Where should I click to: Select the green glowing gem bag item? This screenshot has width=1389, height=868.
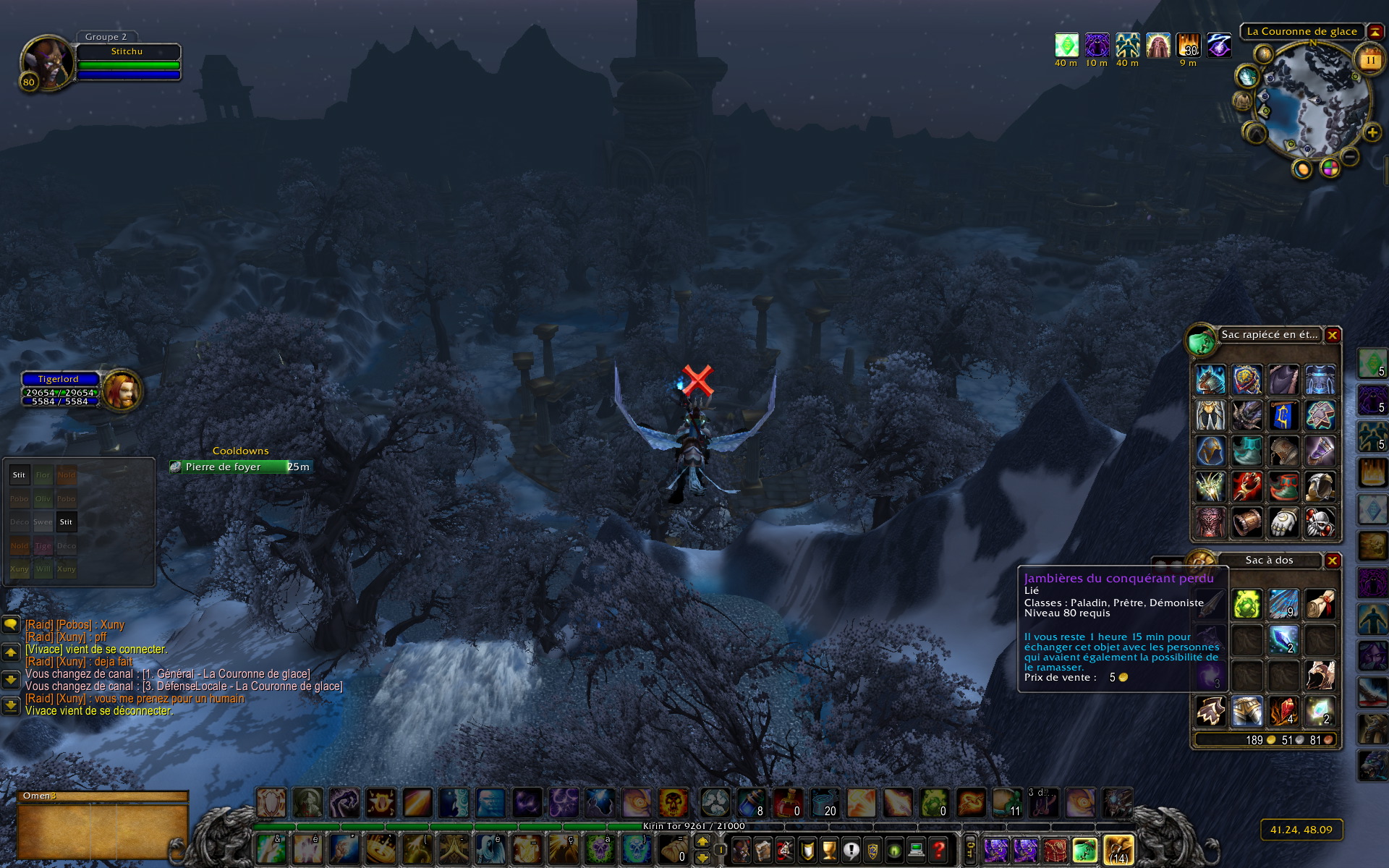pyautogui.click(x=1247, y=604)
